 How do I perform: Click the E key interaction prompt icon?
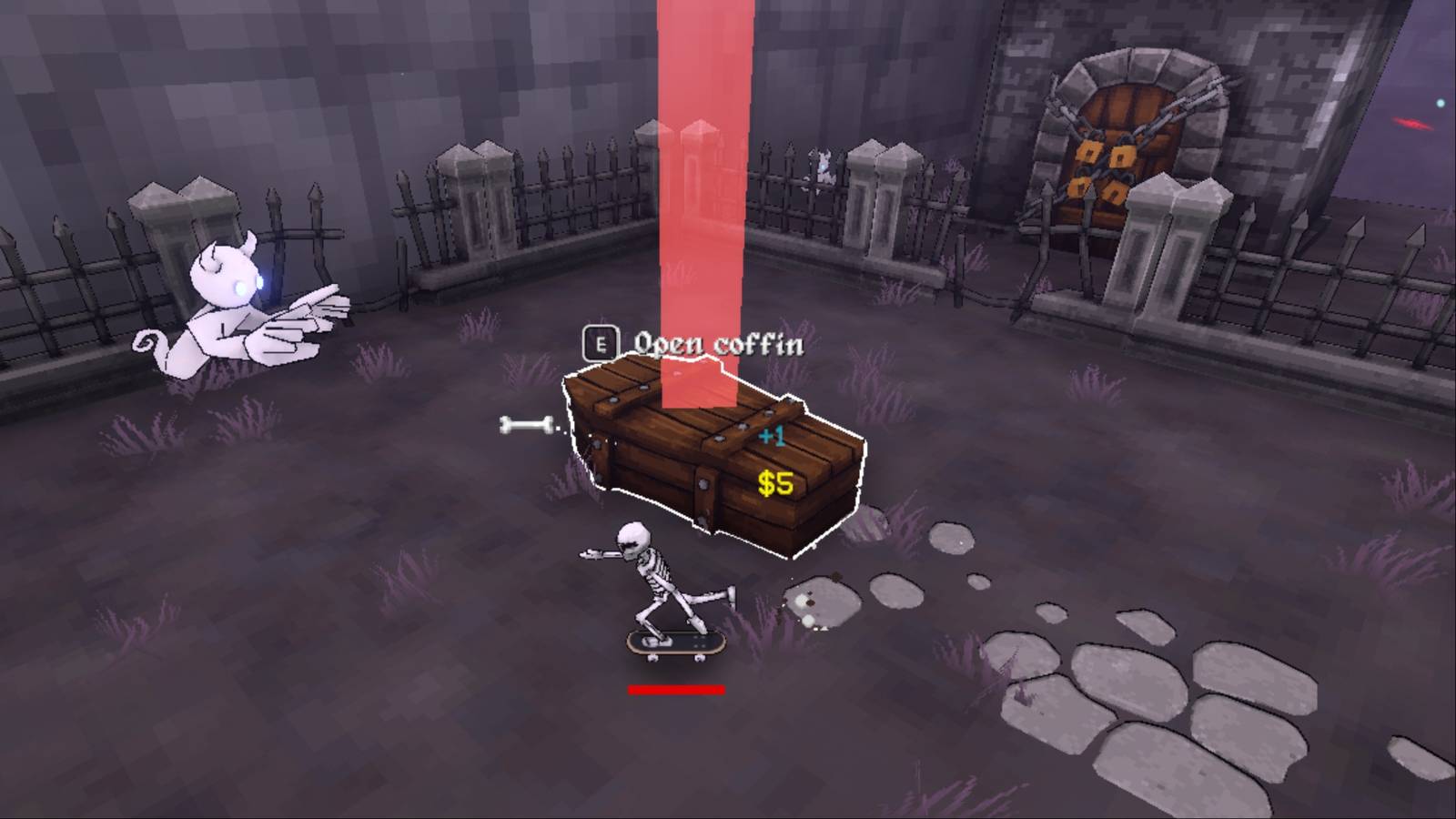[600, 342]
